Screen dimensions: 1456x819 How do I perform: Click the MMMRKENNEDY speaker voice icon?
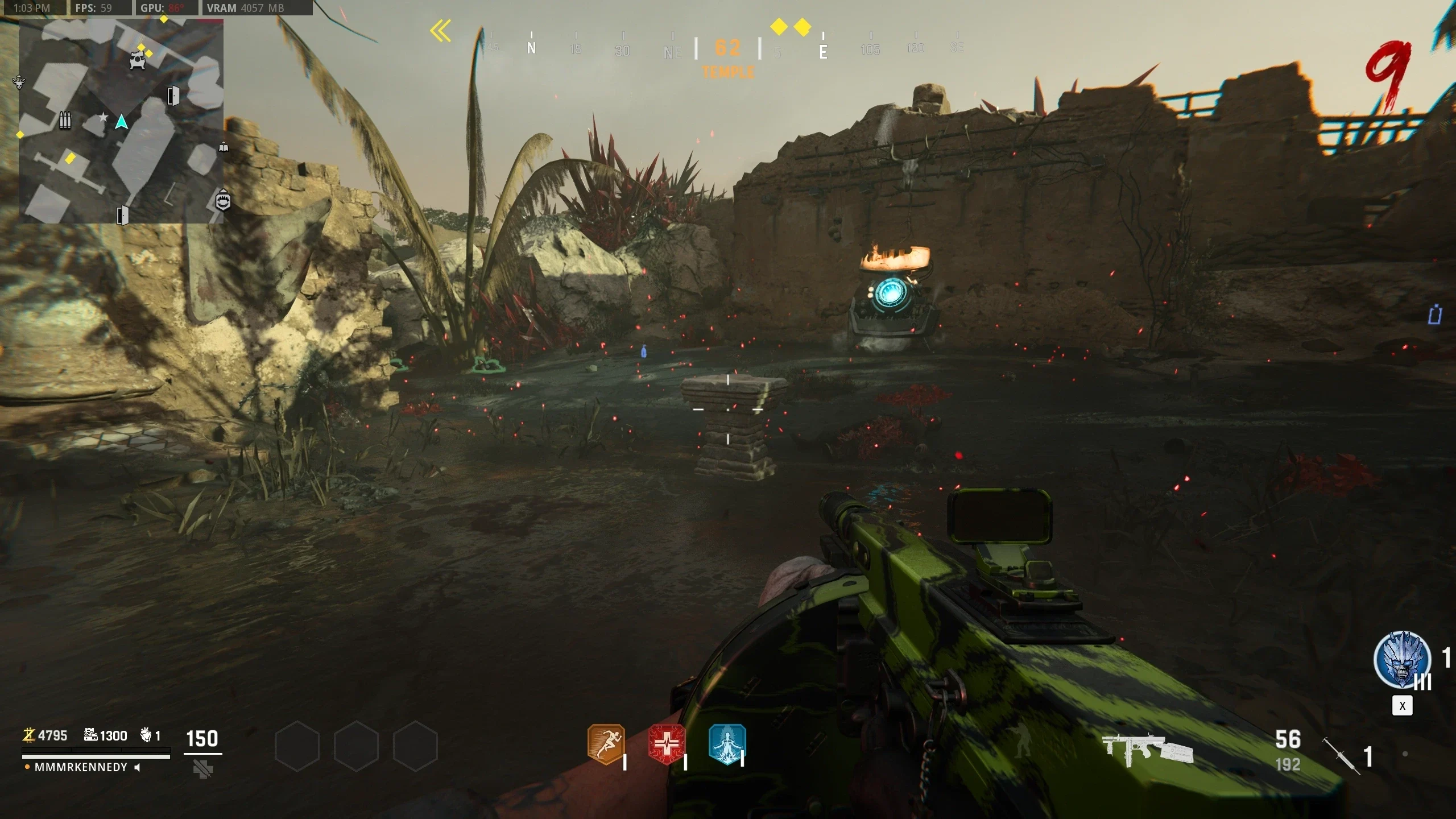pyautogui.click(x=137, y=767)
